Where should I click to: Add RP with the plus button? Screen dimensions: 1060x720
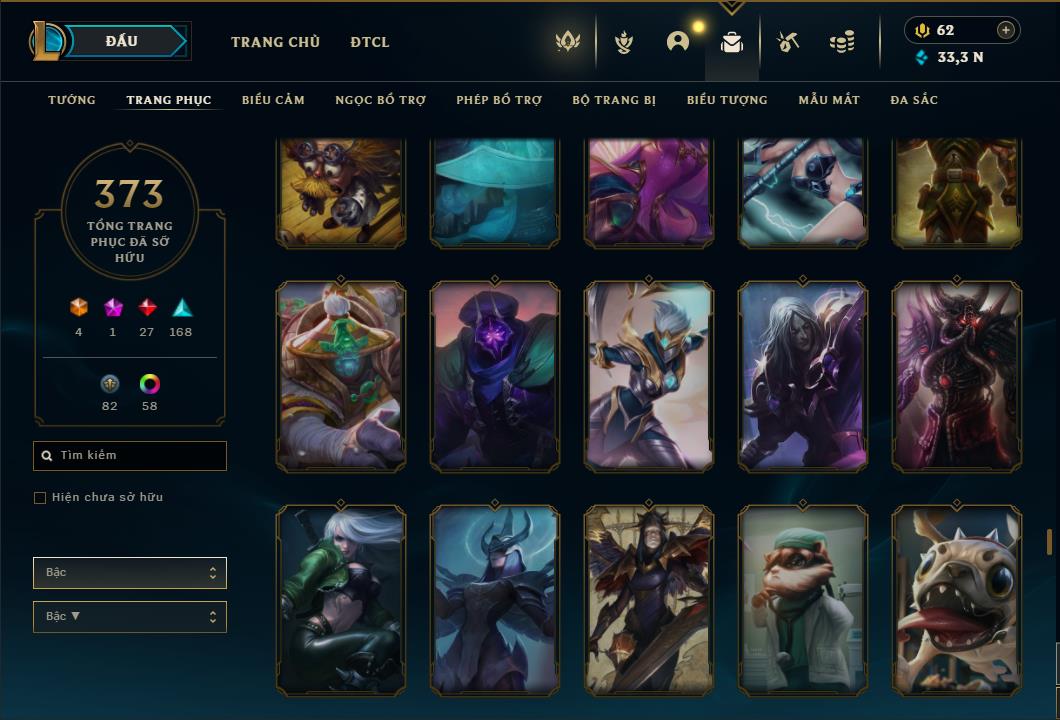click(1006, 30)
